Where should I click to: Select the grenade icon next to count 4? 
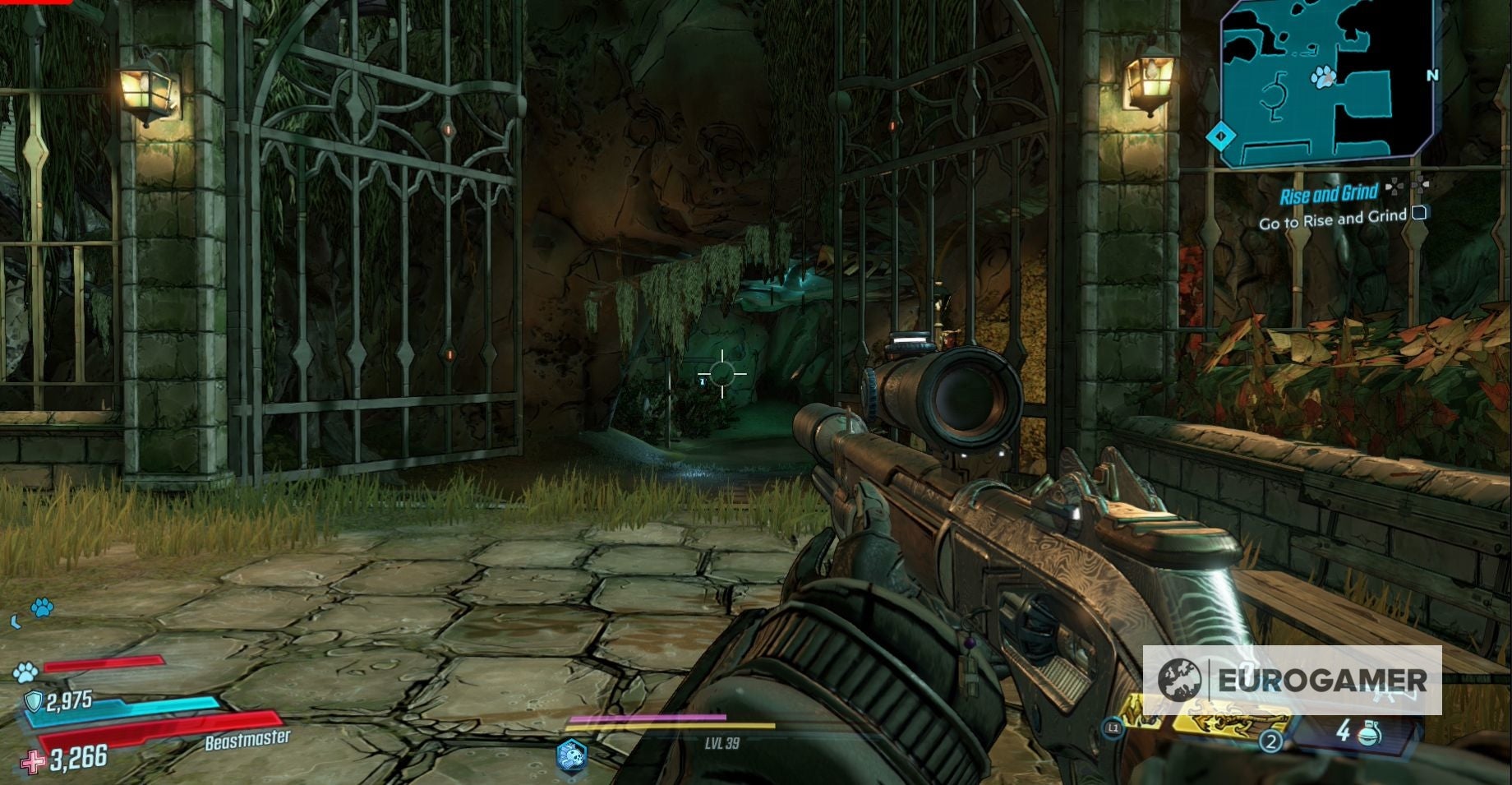click(1368, 735)
